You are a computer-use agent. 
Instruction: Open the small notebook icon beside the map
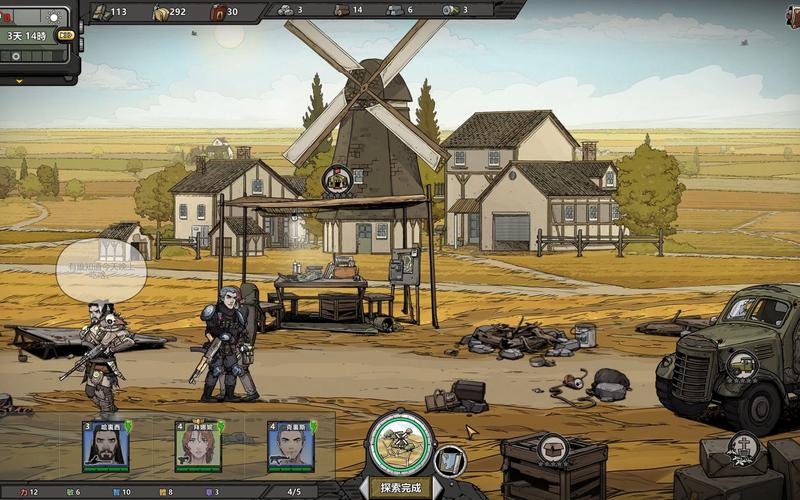(451, 461)
